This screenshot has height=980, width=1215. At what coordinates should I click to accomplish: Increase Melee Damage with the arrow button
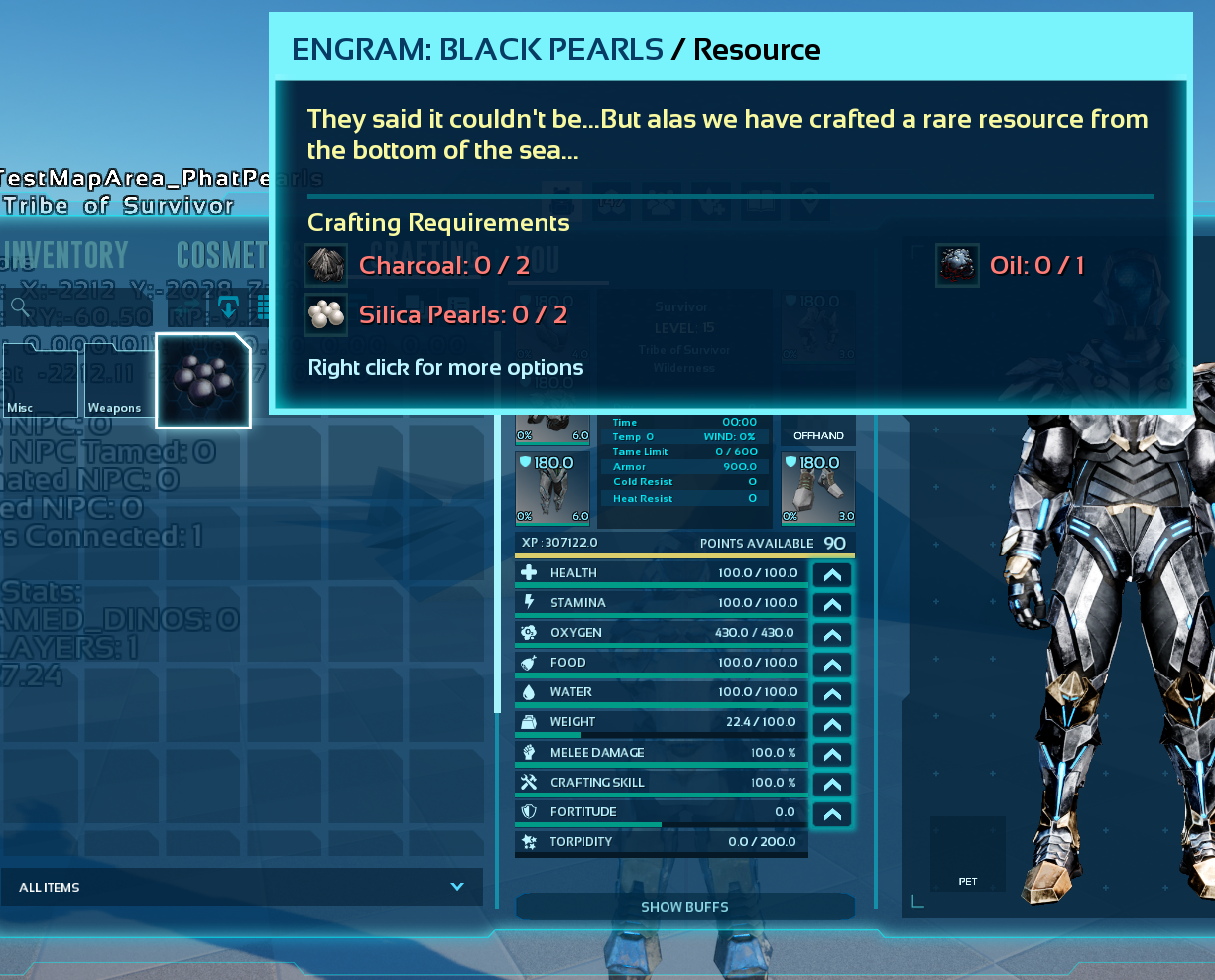coord(832,754)
